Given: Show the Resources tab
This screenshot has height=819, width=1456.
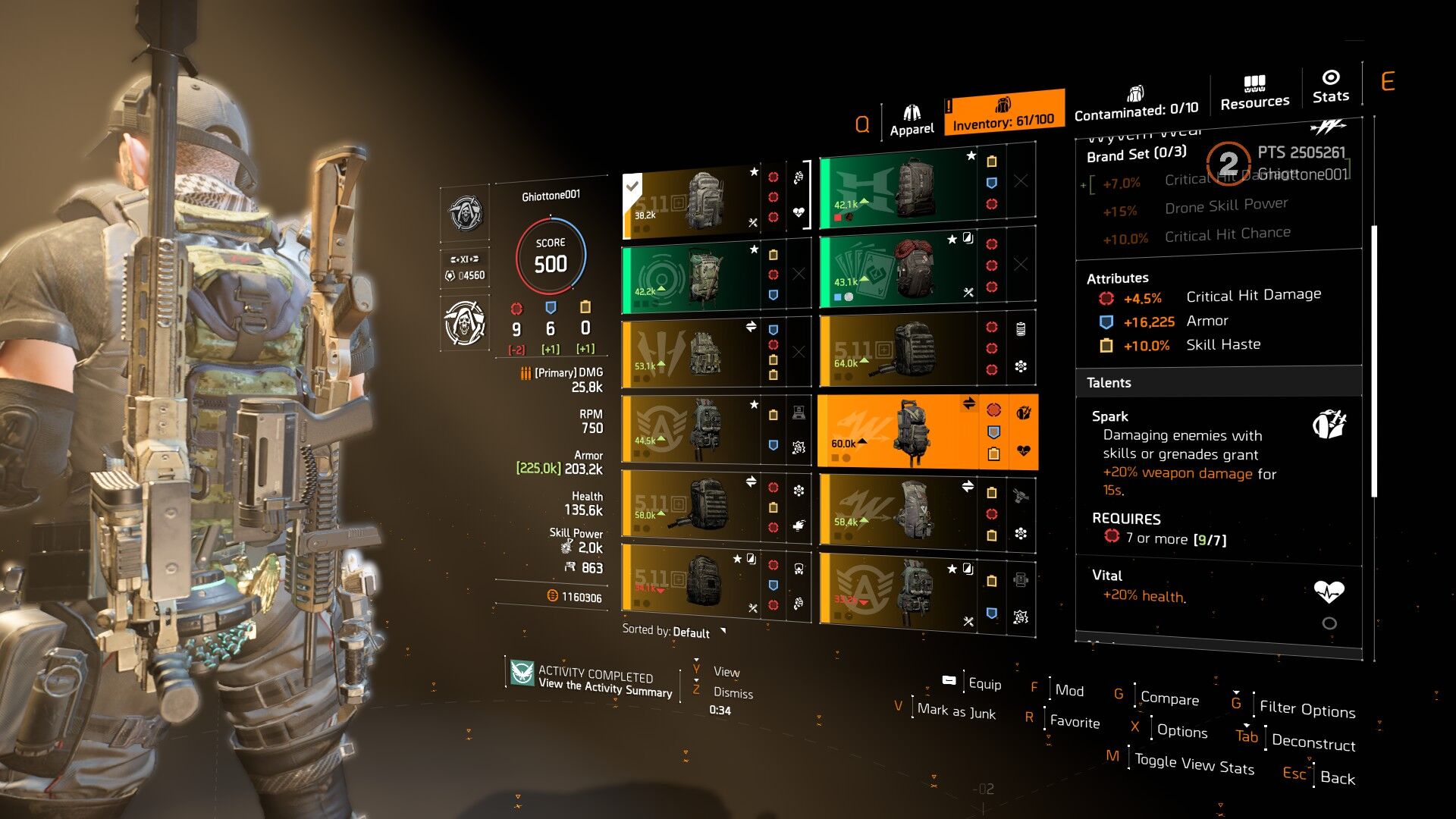Looking at the screenshot, I should pos(1254,93).
